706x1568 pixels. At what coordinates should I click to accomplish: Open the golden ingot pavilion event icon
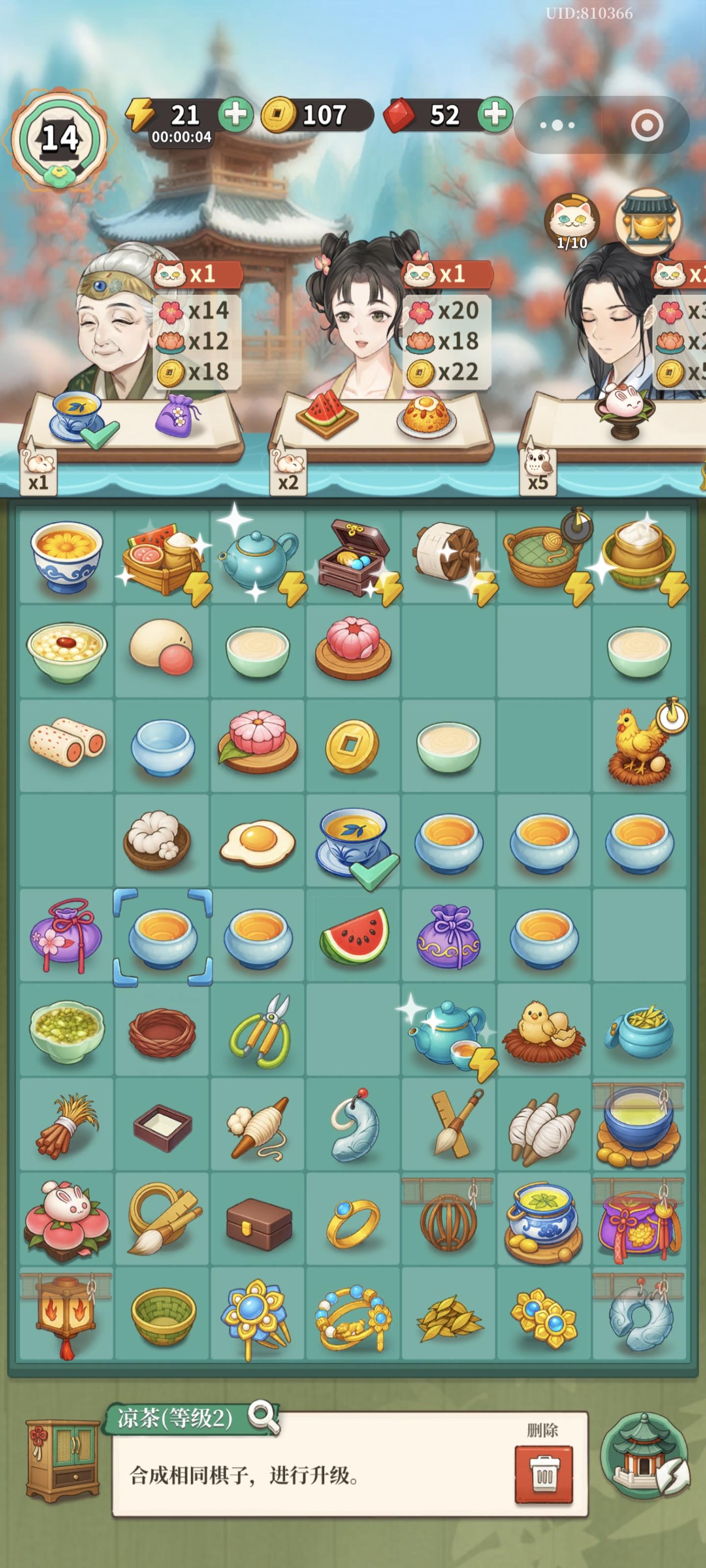click(646, 219)
